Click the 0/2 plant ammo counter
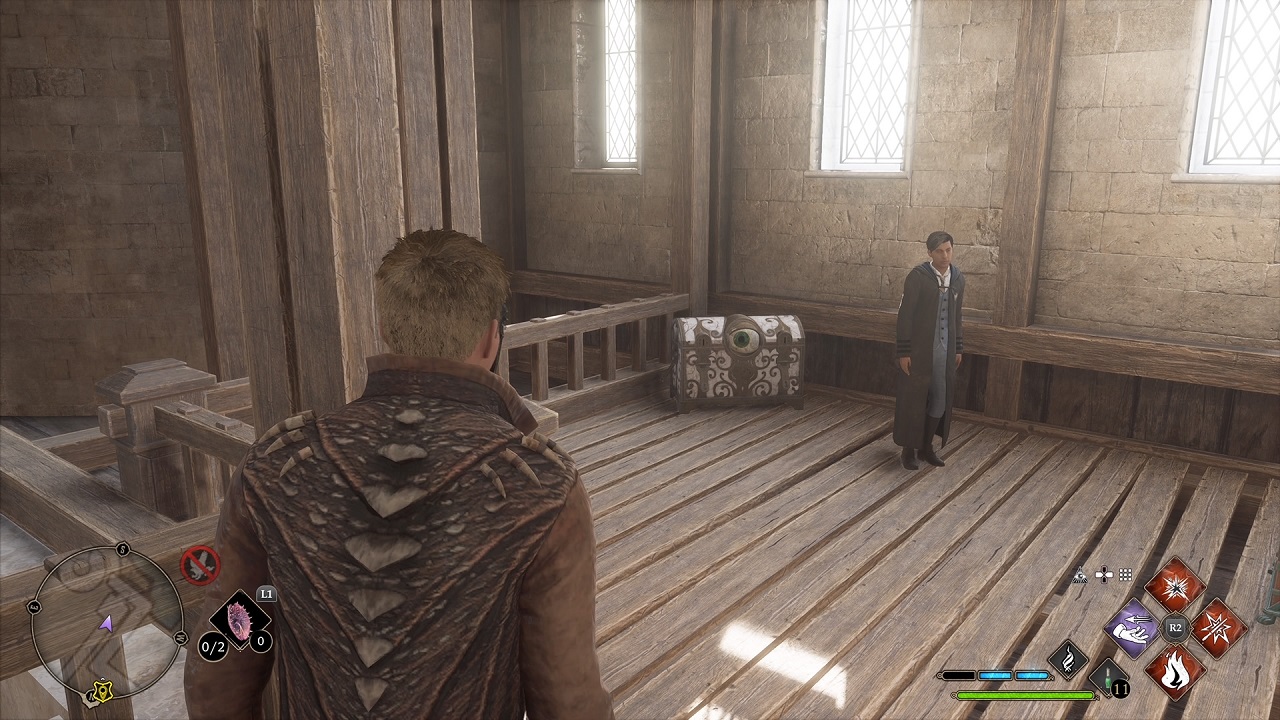This screenshot has width=1280, height=720. point(211,646)
